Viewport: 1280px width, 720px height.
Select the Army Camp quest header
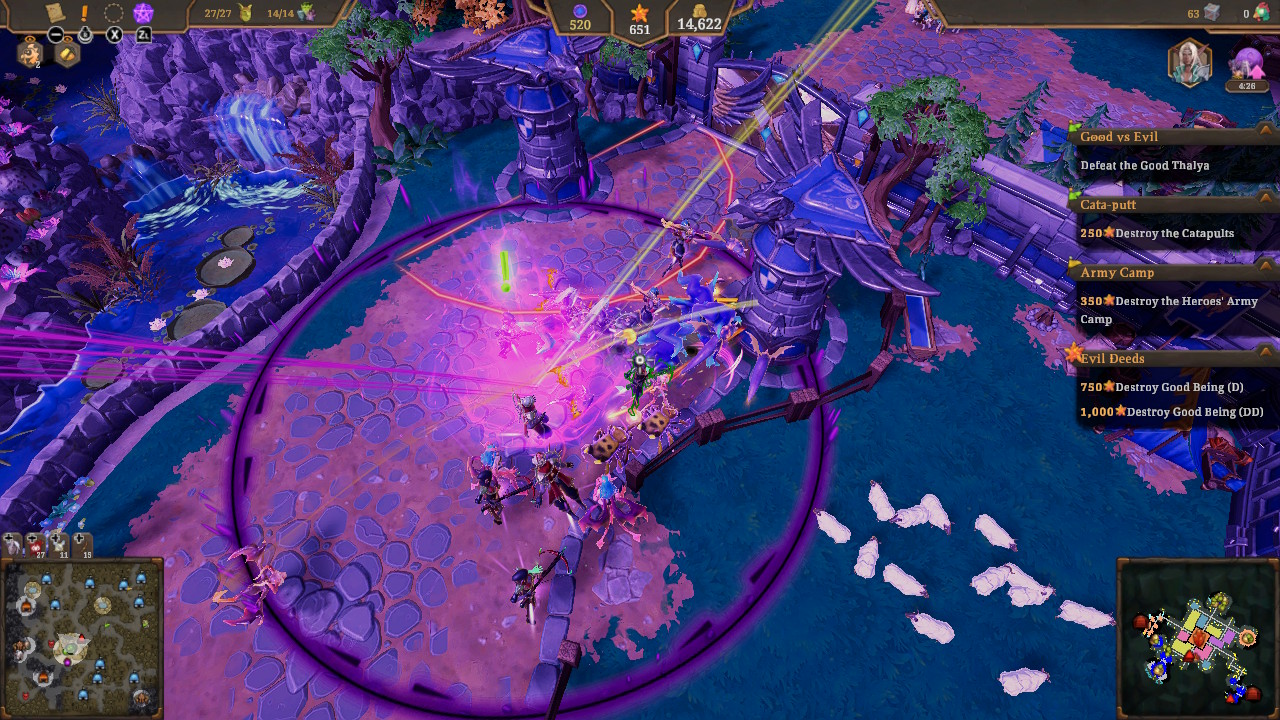tap(1115, 272)
